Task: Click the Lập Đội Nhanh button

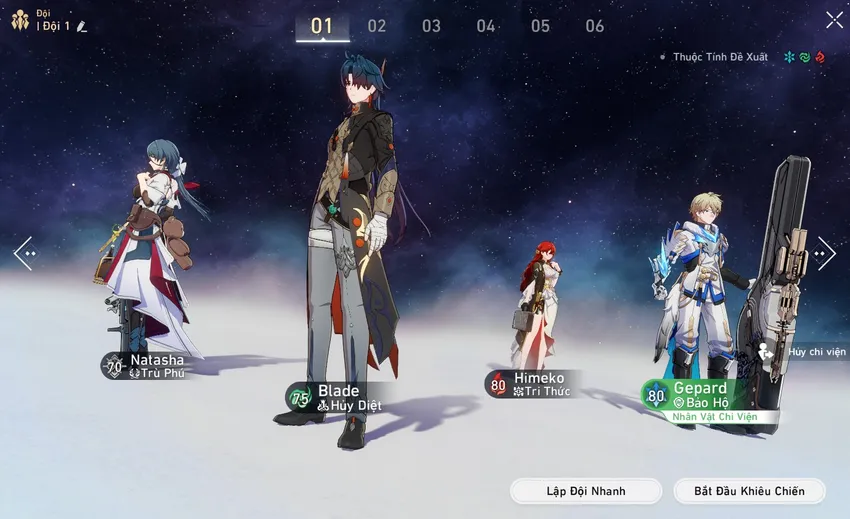Action: pos(586,491)
